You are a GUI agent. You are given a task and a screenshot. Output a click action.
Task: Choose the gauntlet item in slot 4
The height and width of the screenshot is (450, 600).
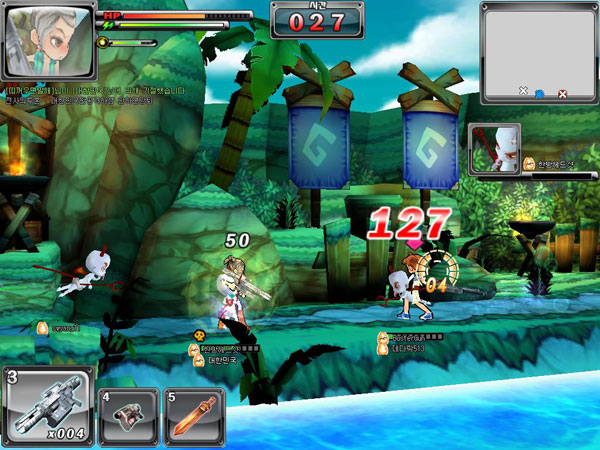pyautogui.click(x=128, y=413)
